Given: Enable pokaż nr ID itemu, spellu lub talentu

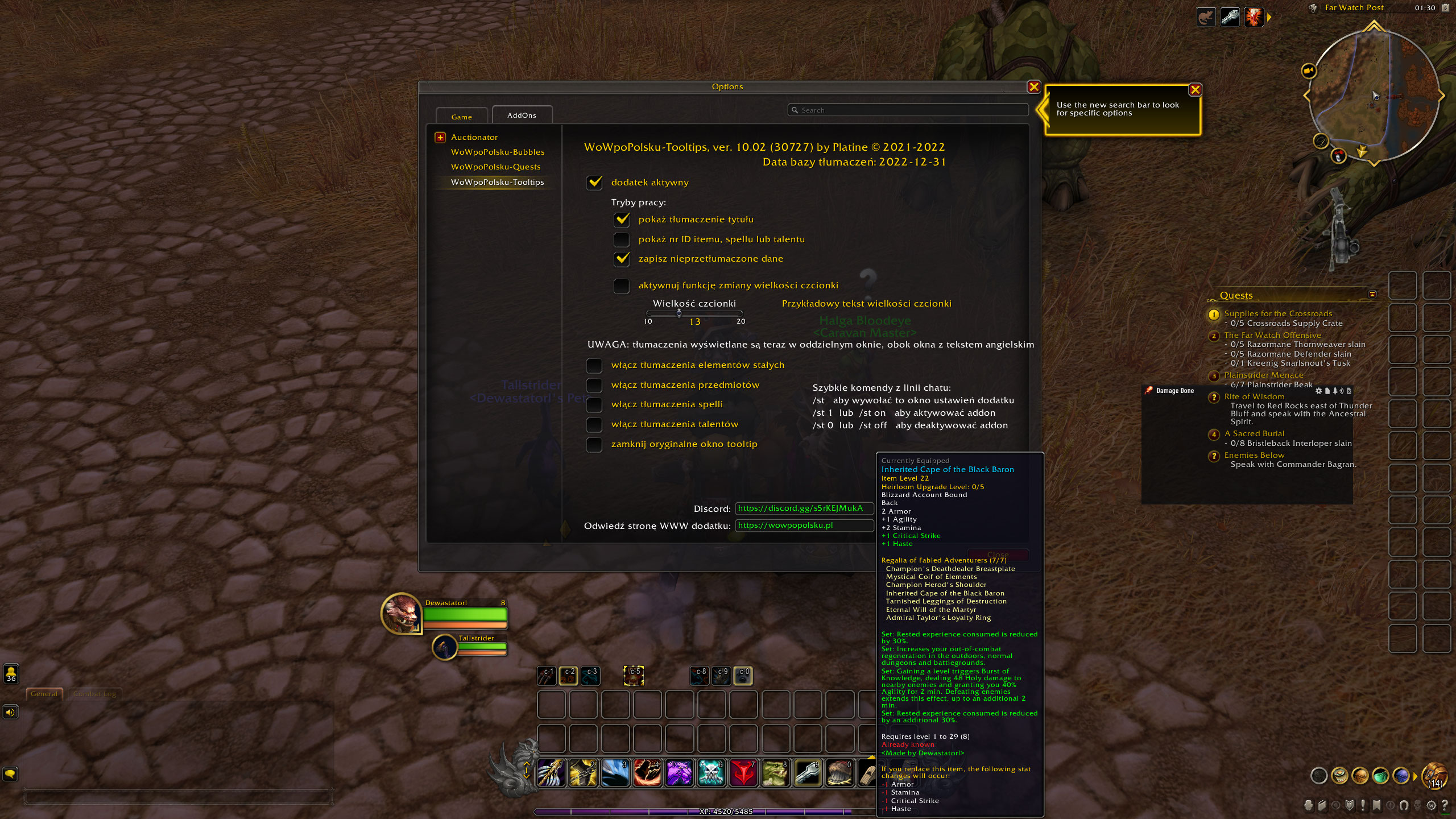Looking at the screenshot, I should pos(621,239).
